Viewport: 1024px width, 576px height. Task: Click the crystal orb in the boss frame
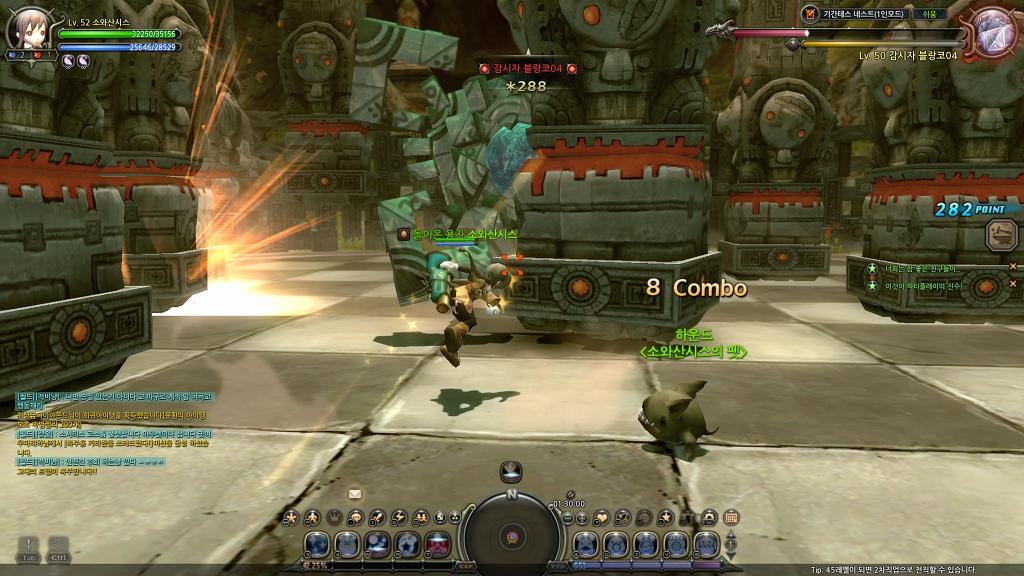pyautogui.click(x=993, y=30)
